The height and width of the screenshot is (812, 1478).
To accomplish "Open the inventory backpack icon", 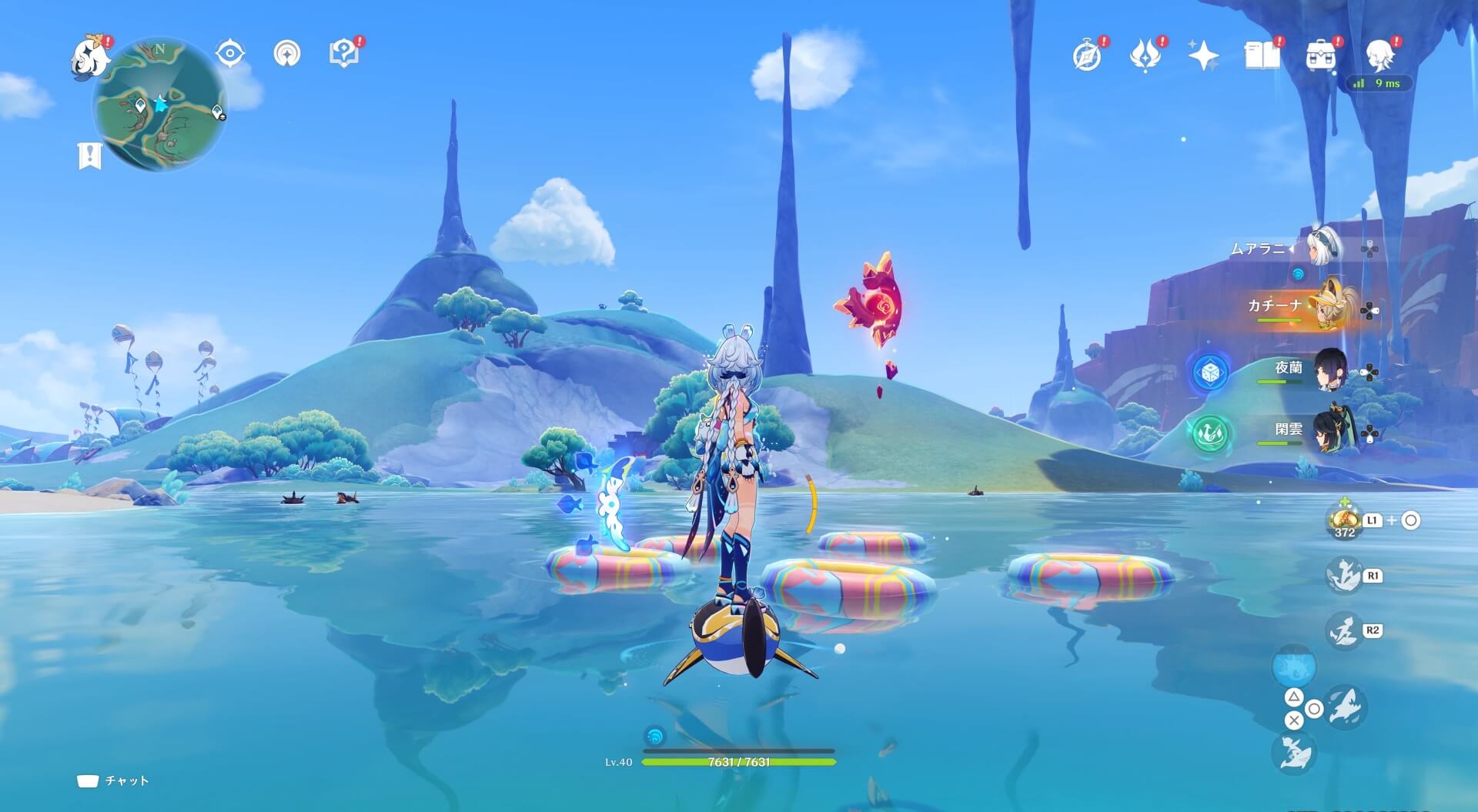I will (1322, 55).
